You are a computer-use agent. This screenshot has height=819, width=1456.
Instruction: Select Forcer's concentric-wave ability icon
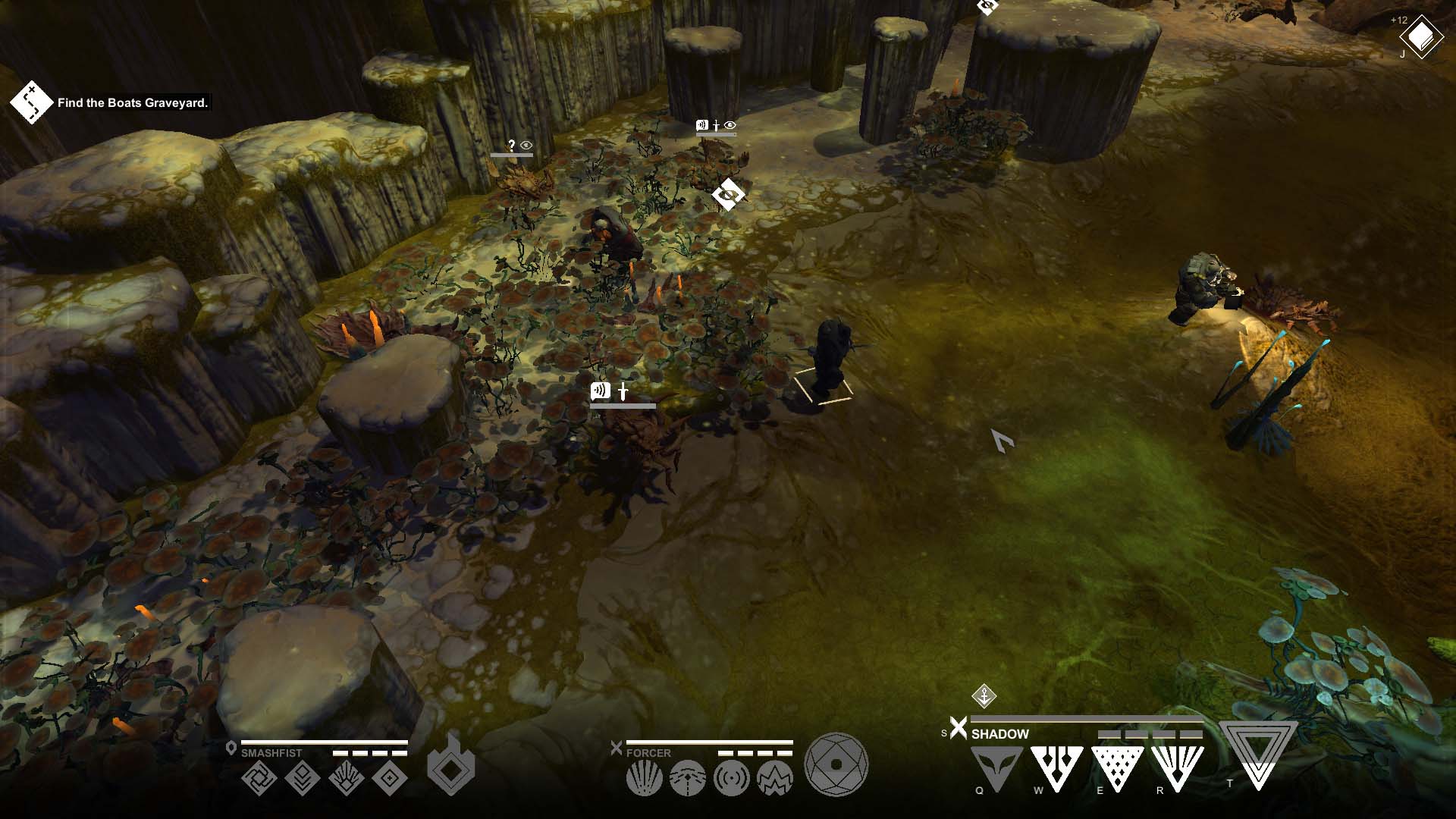(732, 778)
